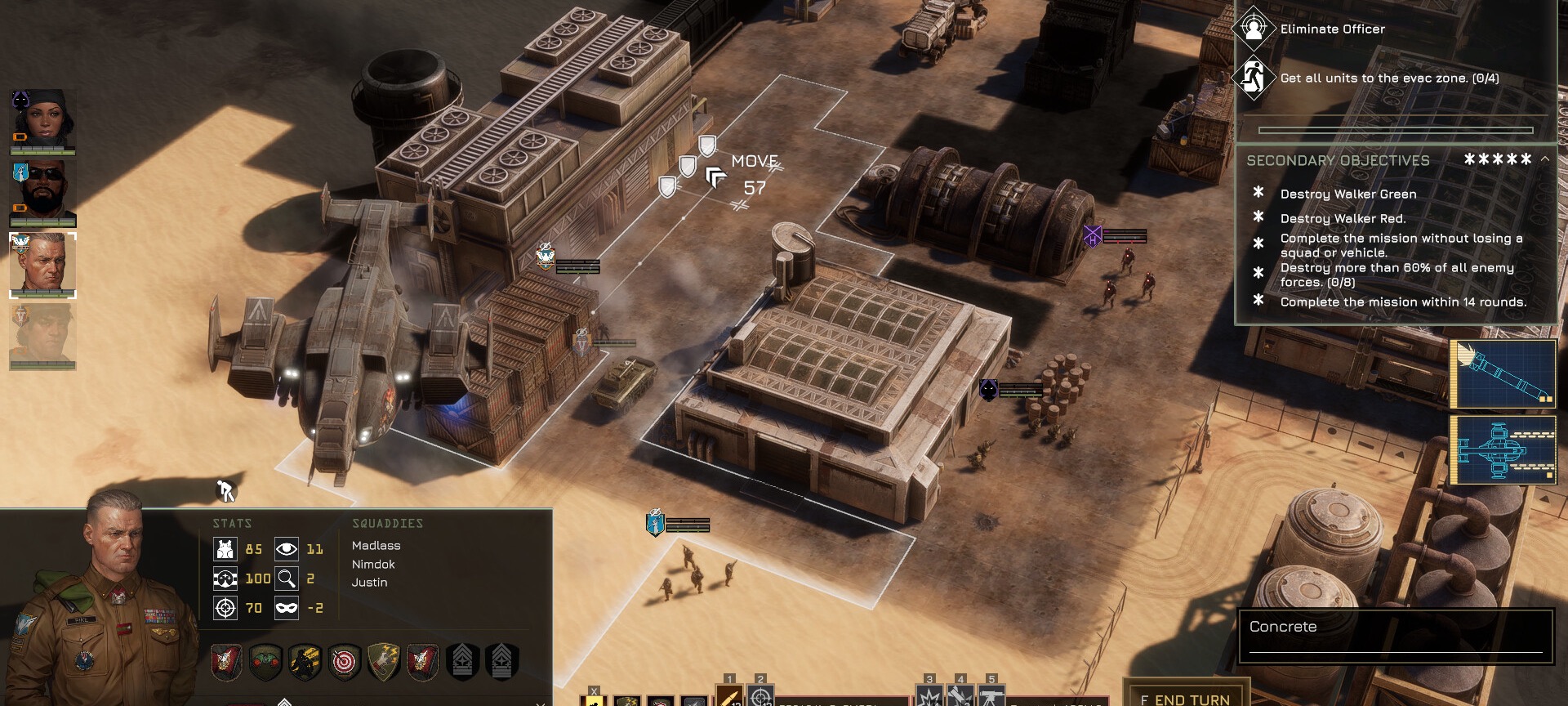The width and height of the screenshot is (1568, 706).
Task: Select the faded bandana soldier portrait
Action: [x=42, y=335]
